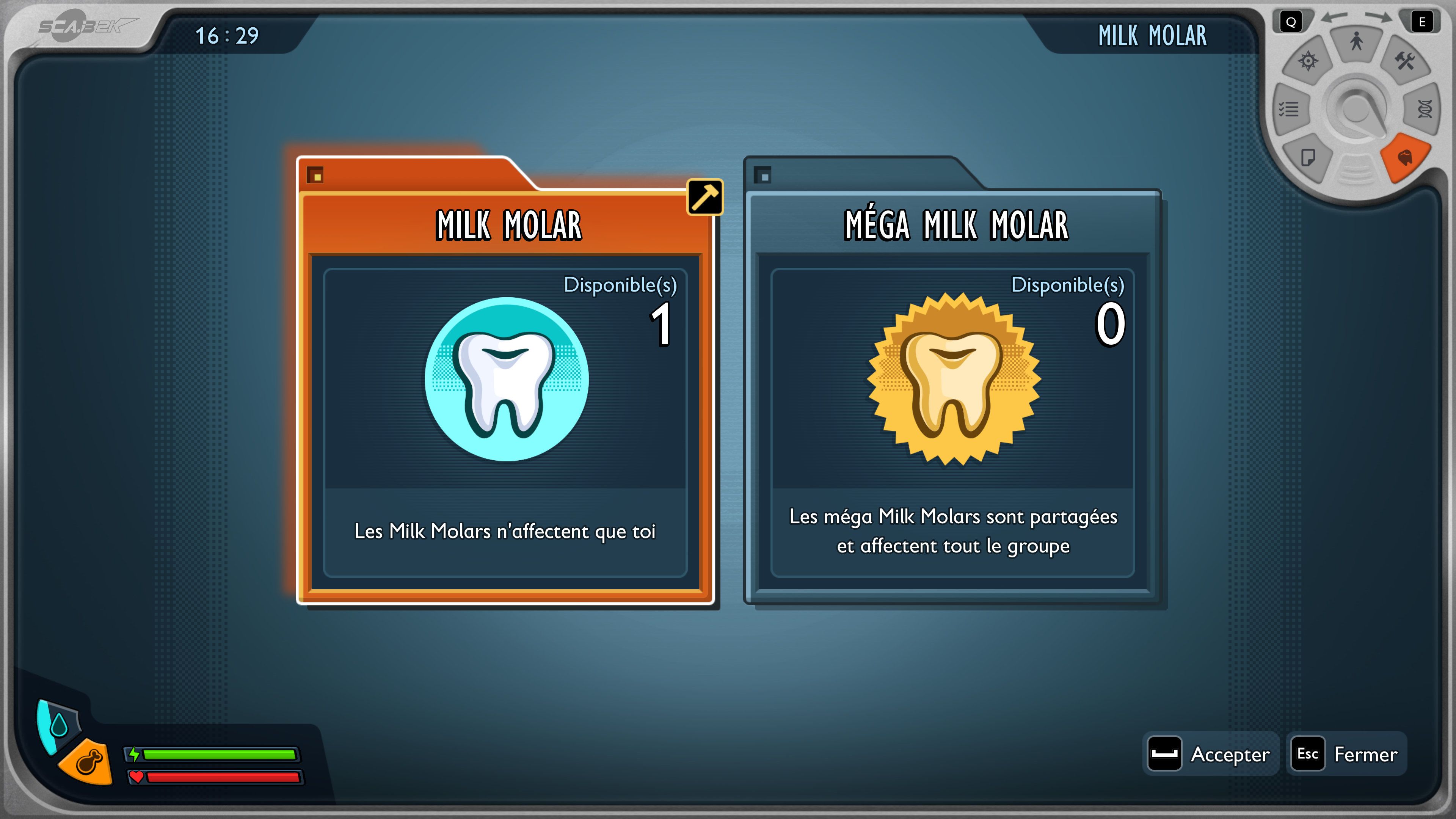This screenshot has width=1456, height=819.
Task: Click the left rotation arrow of the dial
Action: pyautogui.click(x=1335, y=17)
